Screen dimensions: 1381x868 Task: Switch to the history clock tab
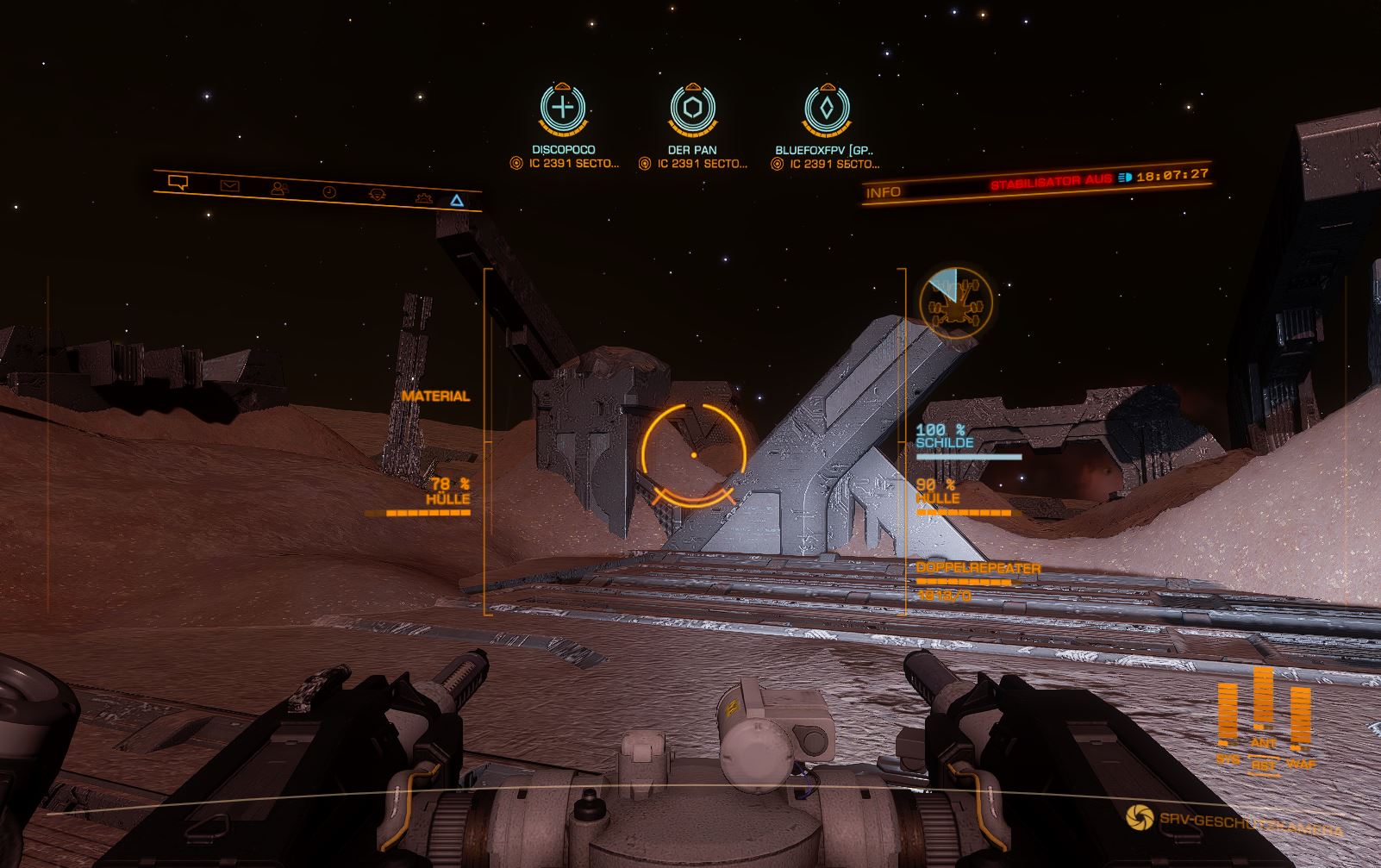pos(329,191)
